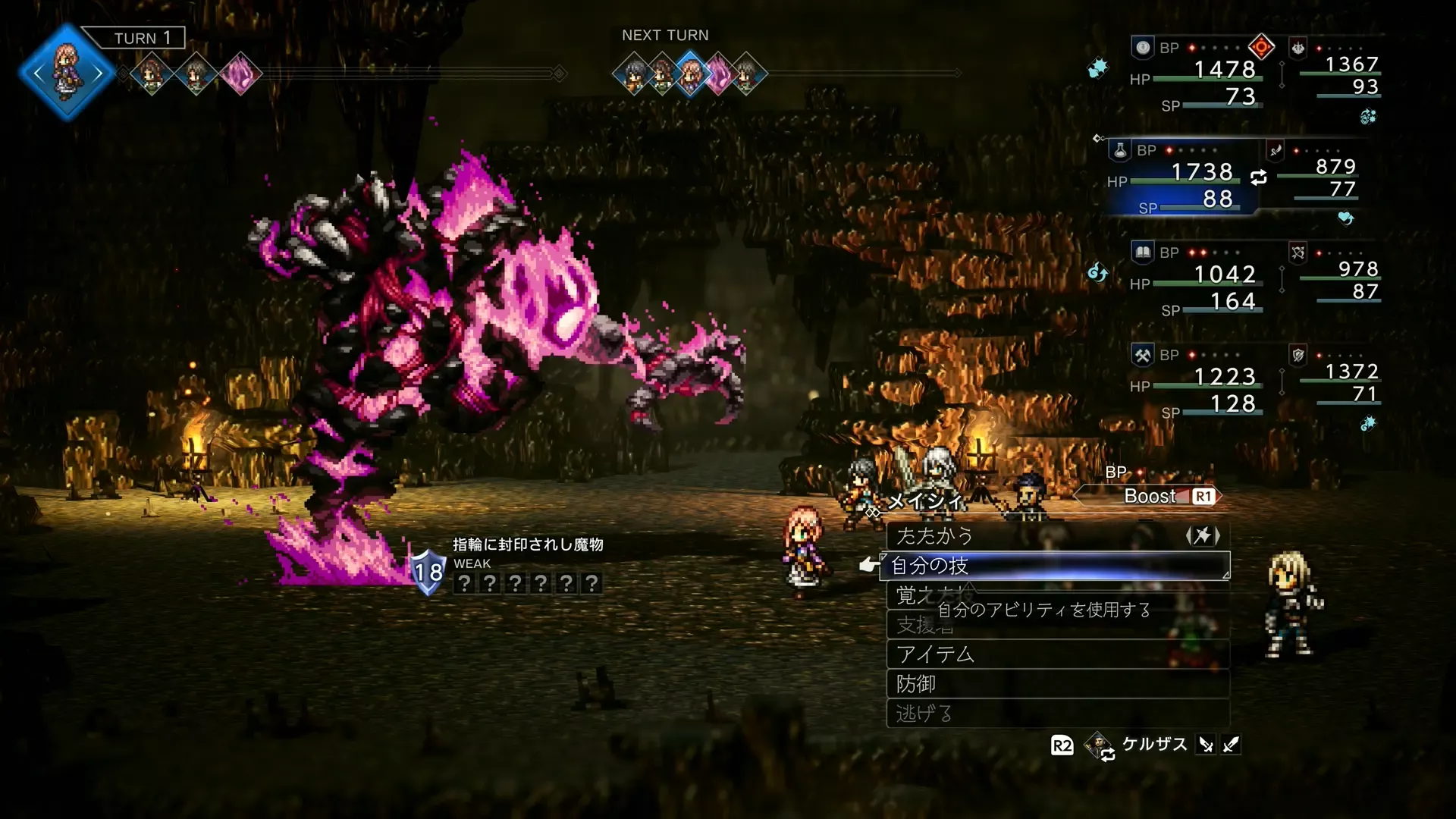Open the アイテム item menu
This screenshot has width=1456, height=819.
point(1057,654)
